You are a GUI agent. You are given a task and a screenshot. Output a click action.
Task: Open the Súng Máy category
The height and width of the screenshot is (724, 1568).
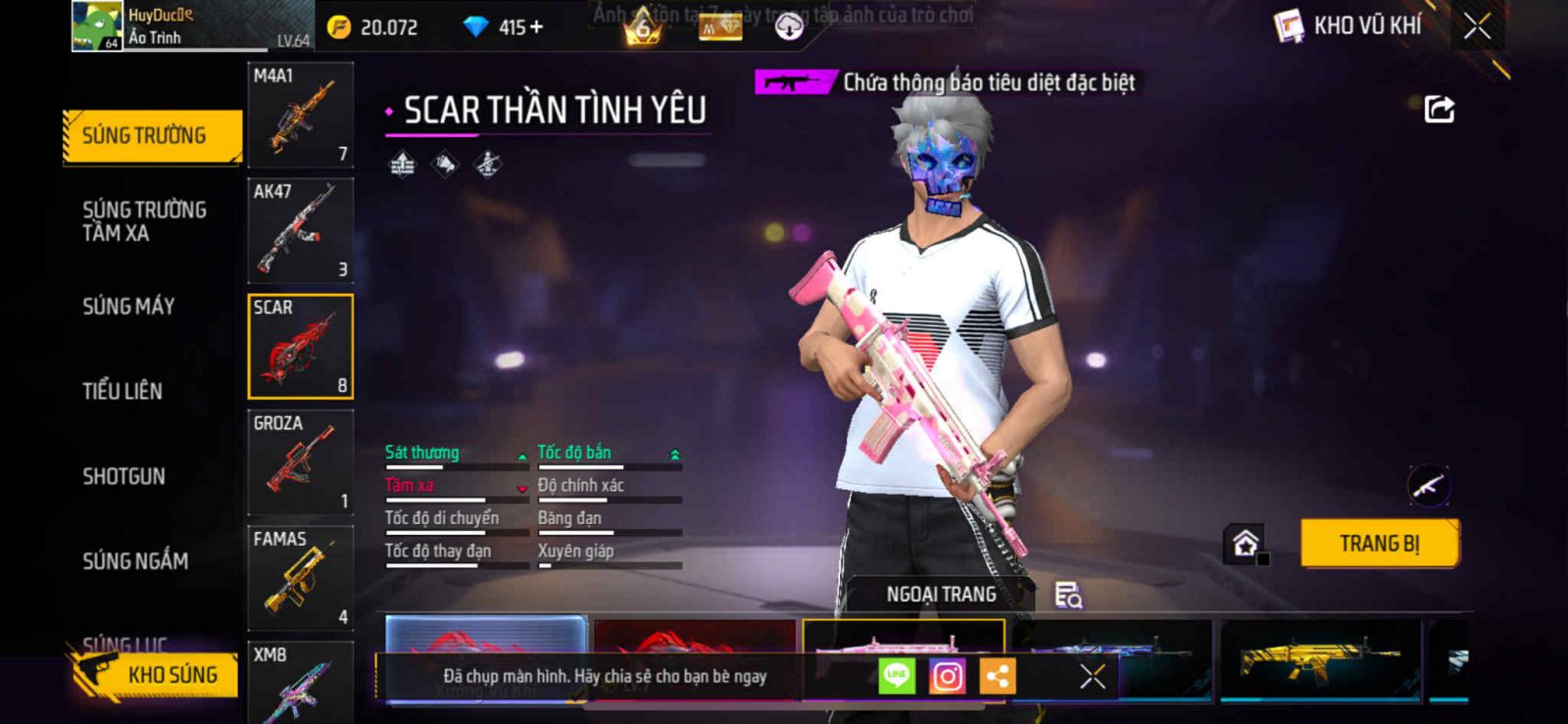(x=128, y=307)
